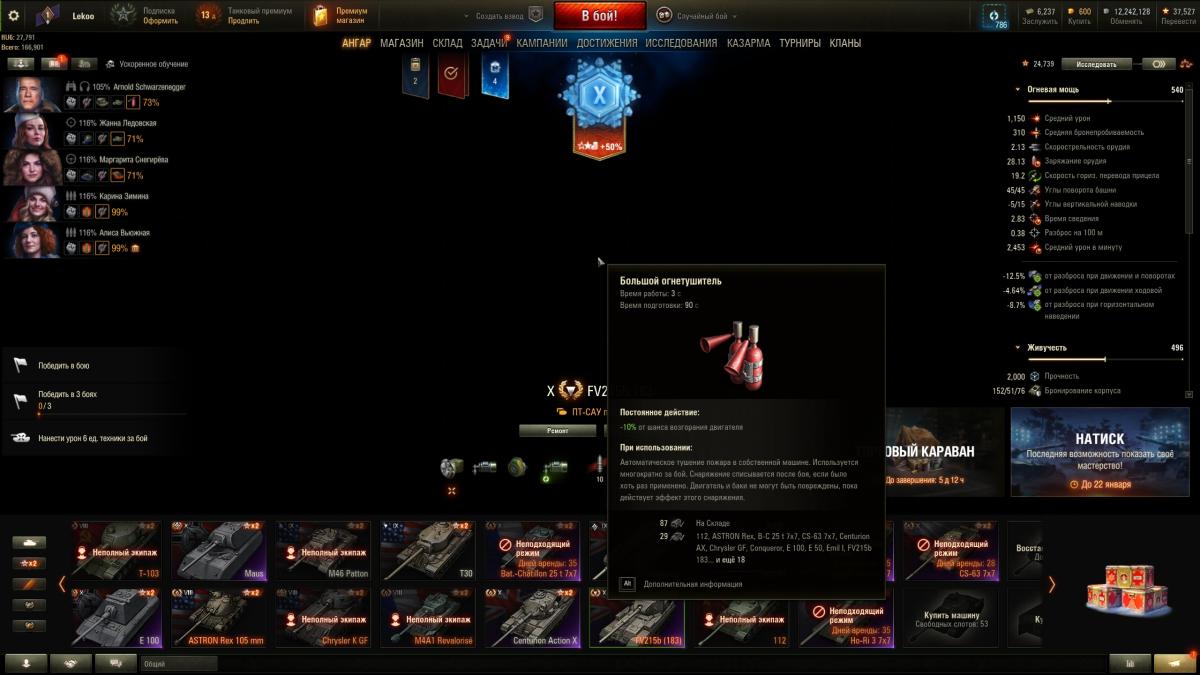
Task: Switch to the КАЗАРМА tab
Action: coord(748,43)
